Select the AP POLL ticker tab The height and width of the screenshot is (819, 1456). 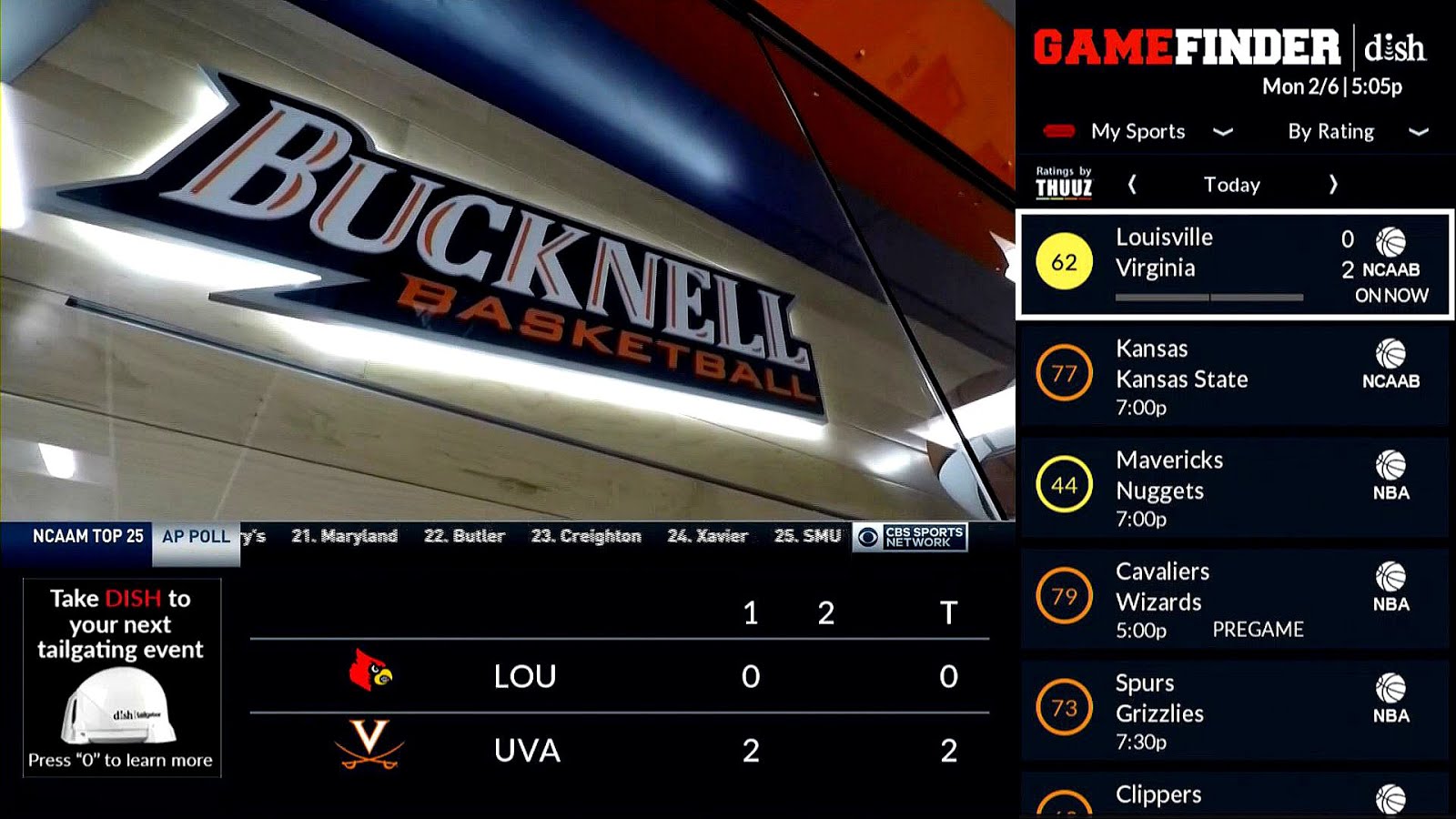(193, 536)
